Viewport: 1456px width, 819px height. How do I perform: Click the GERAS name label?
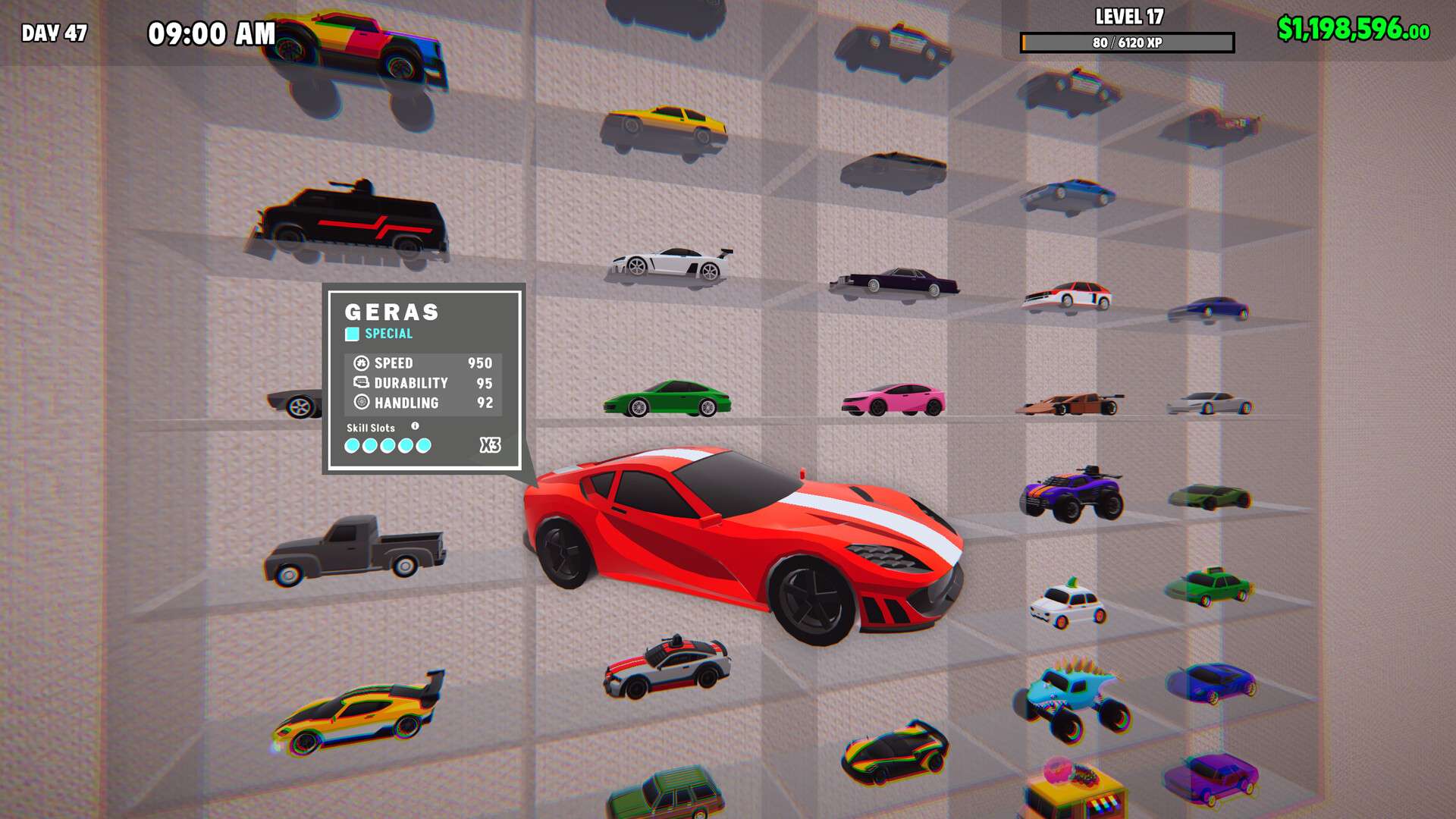point(393,311)
